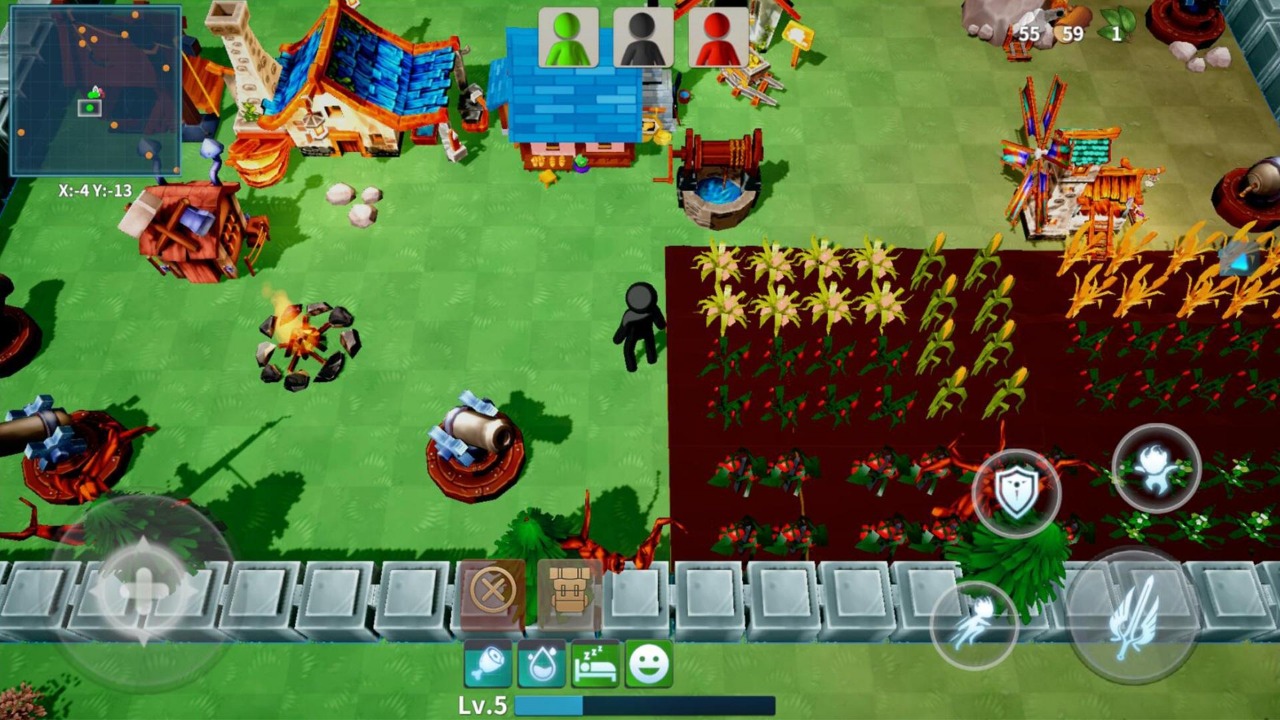The height and width of the screenshot is (720, 1280).
Task: Tap the water drop thirst icon
Action: [541, 665]
